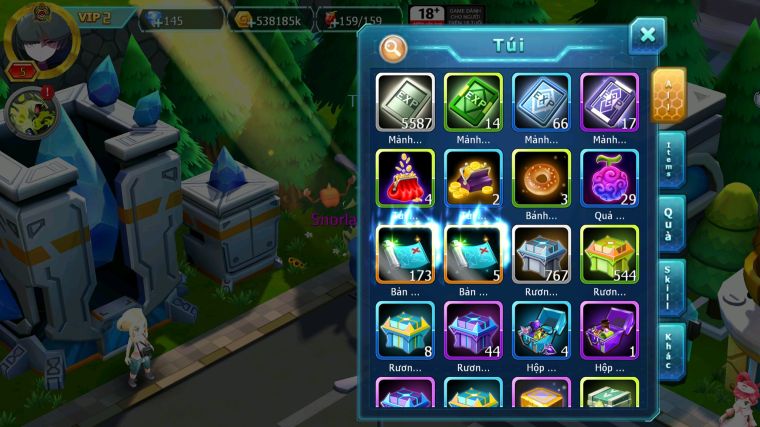The width and height of the screenshot is (760, 427).
Task: Close the Túi bag window
Action: 647,36
